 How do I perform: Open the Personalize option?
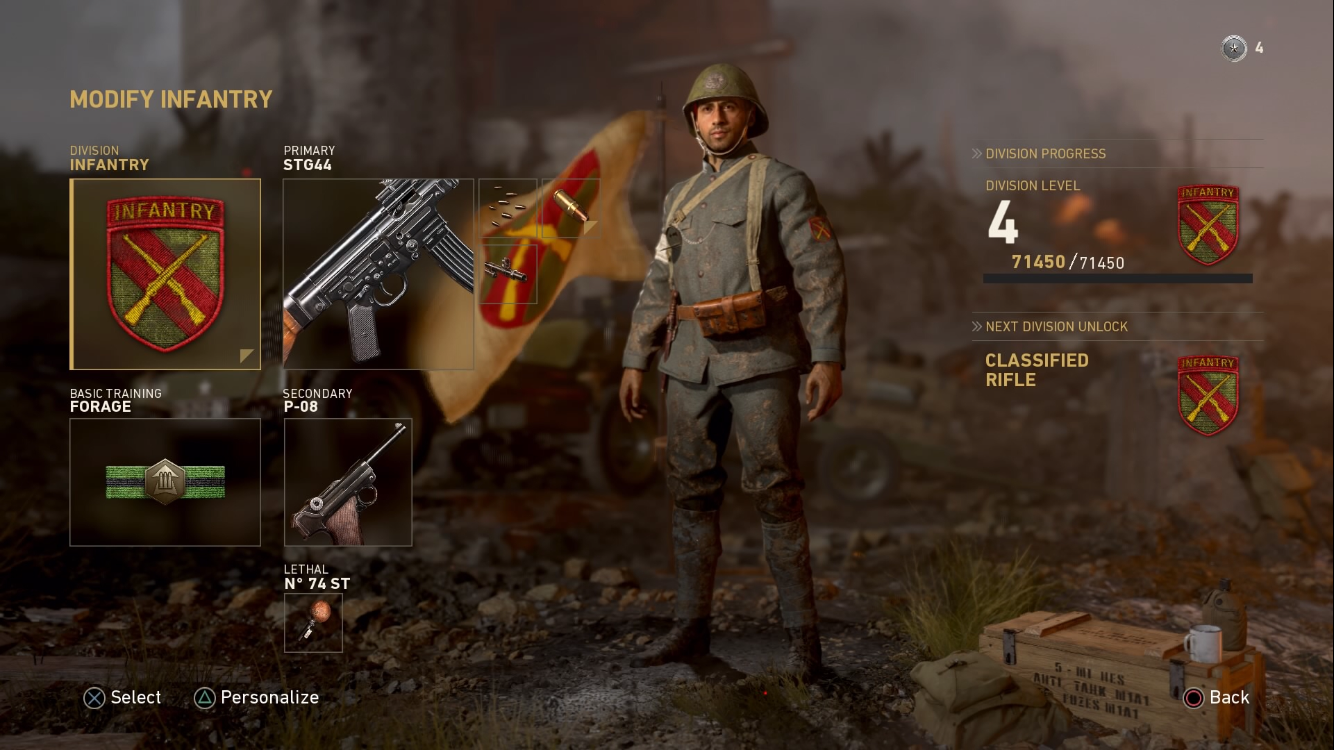pyautogui.click(x=256, y=698)
